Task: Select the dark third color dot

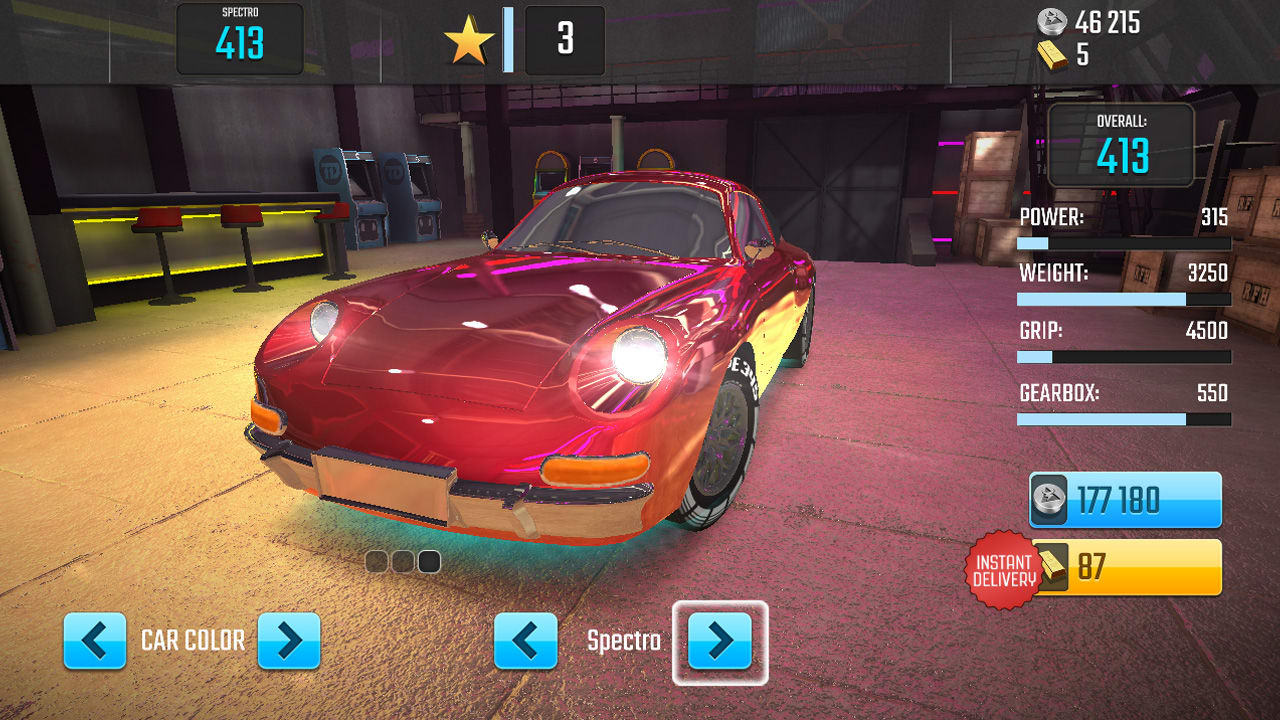Action: point(430,563)
